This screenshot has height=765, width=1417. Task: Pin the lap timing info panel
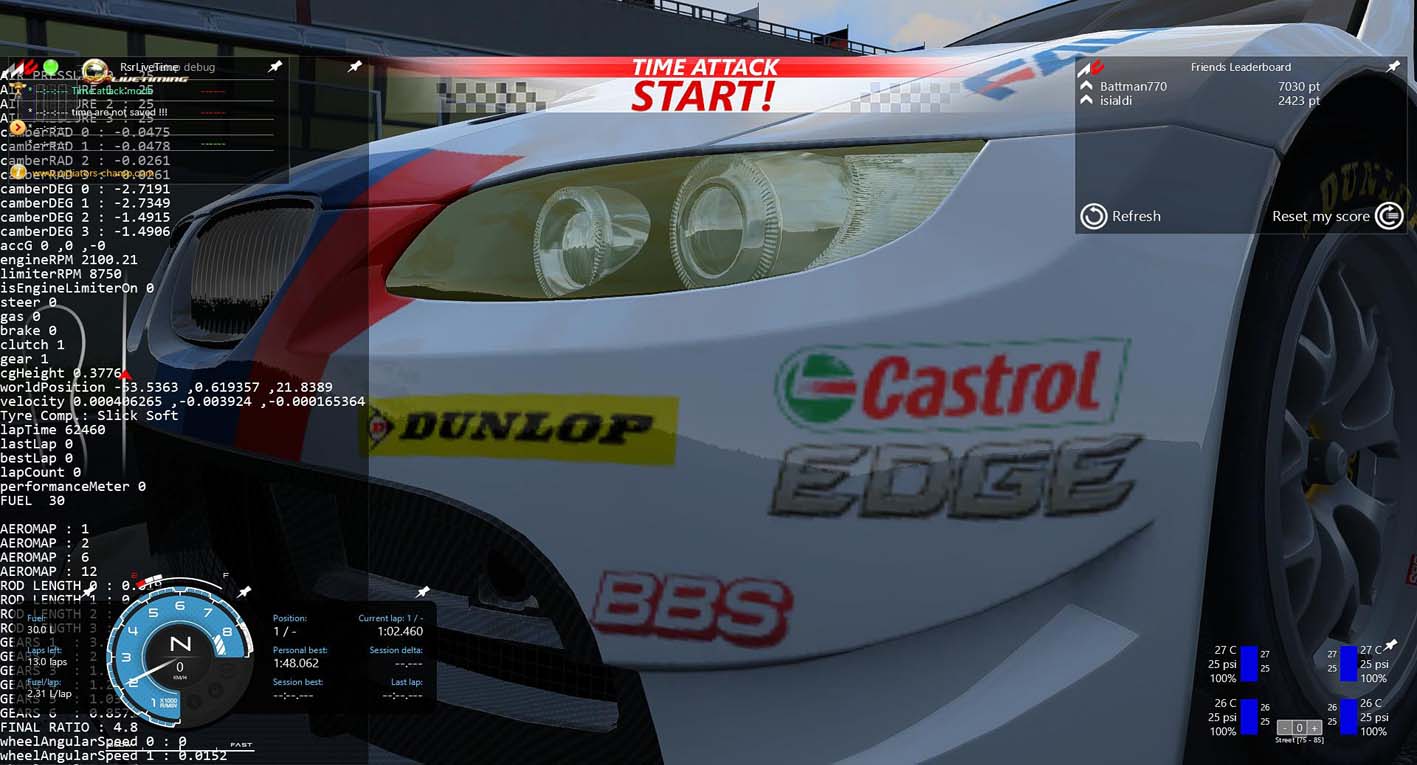[423, 593]
